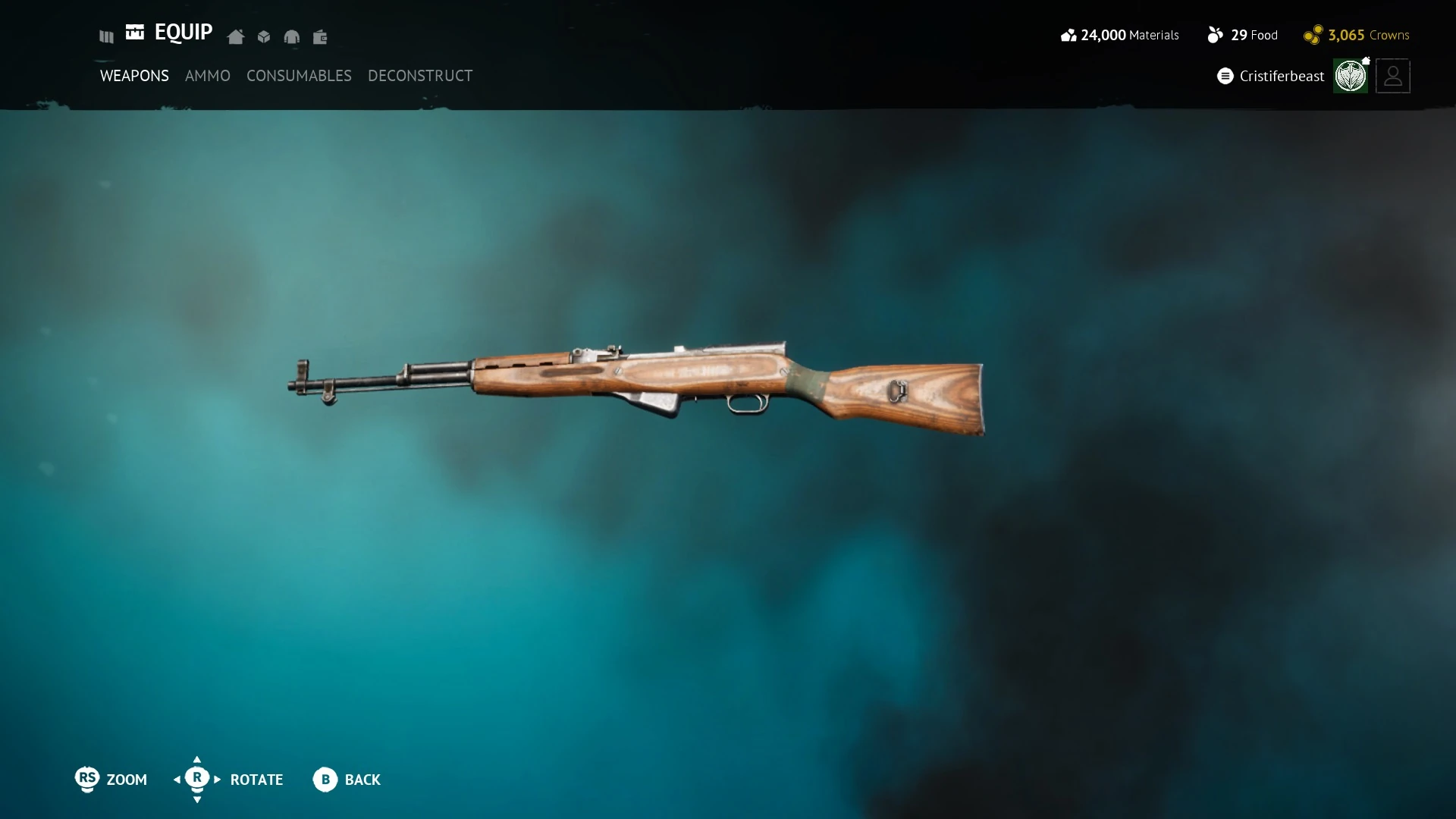The height and width of the screenshot is (819, 1456).
Task: Click the house settlement icon
Action: [x=235, y=36]
